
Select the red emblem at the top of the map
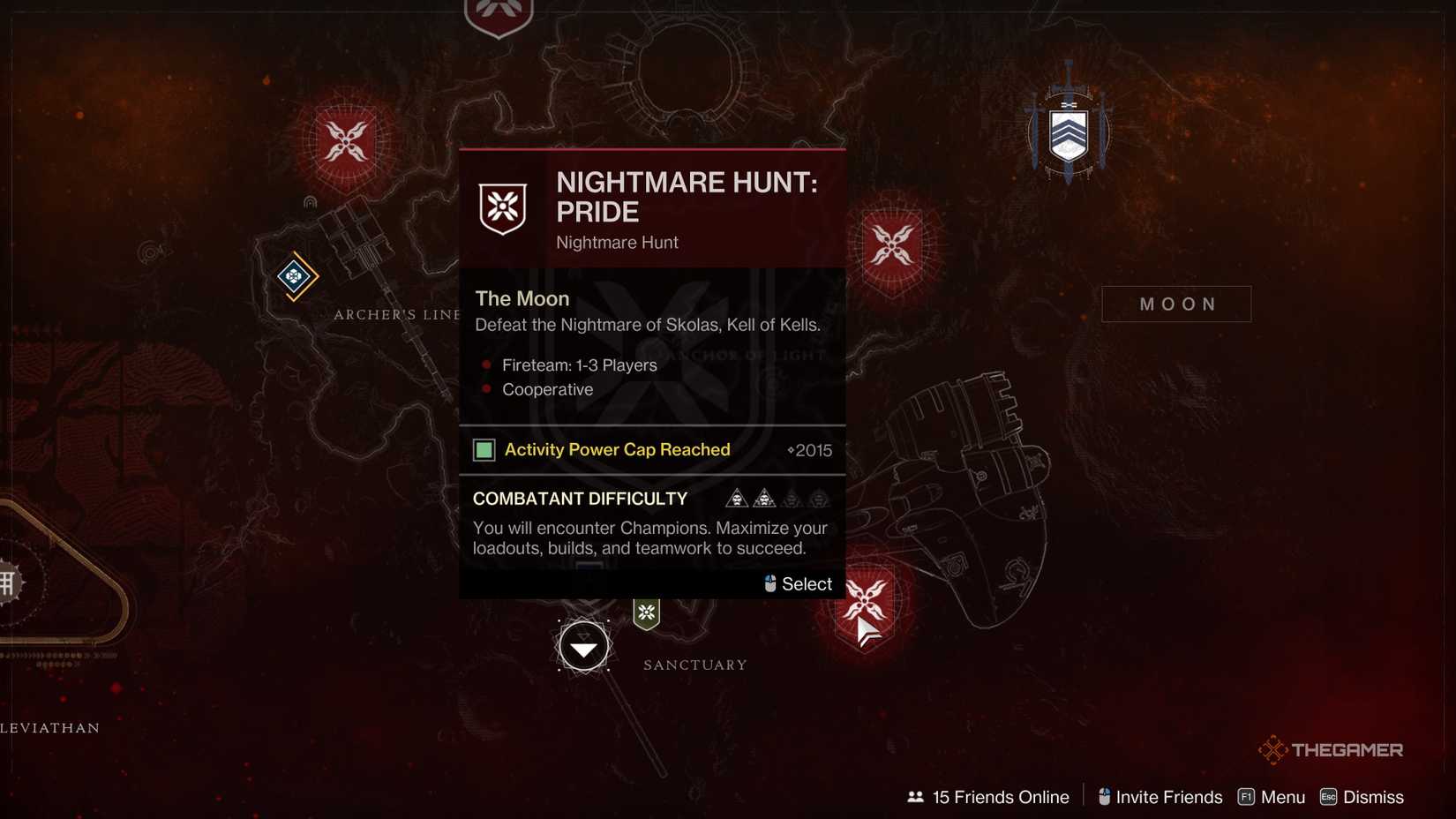click(x=497, y=12)
